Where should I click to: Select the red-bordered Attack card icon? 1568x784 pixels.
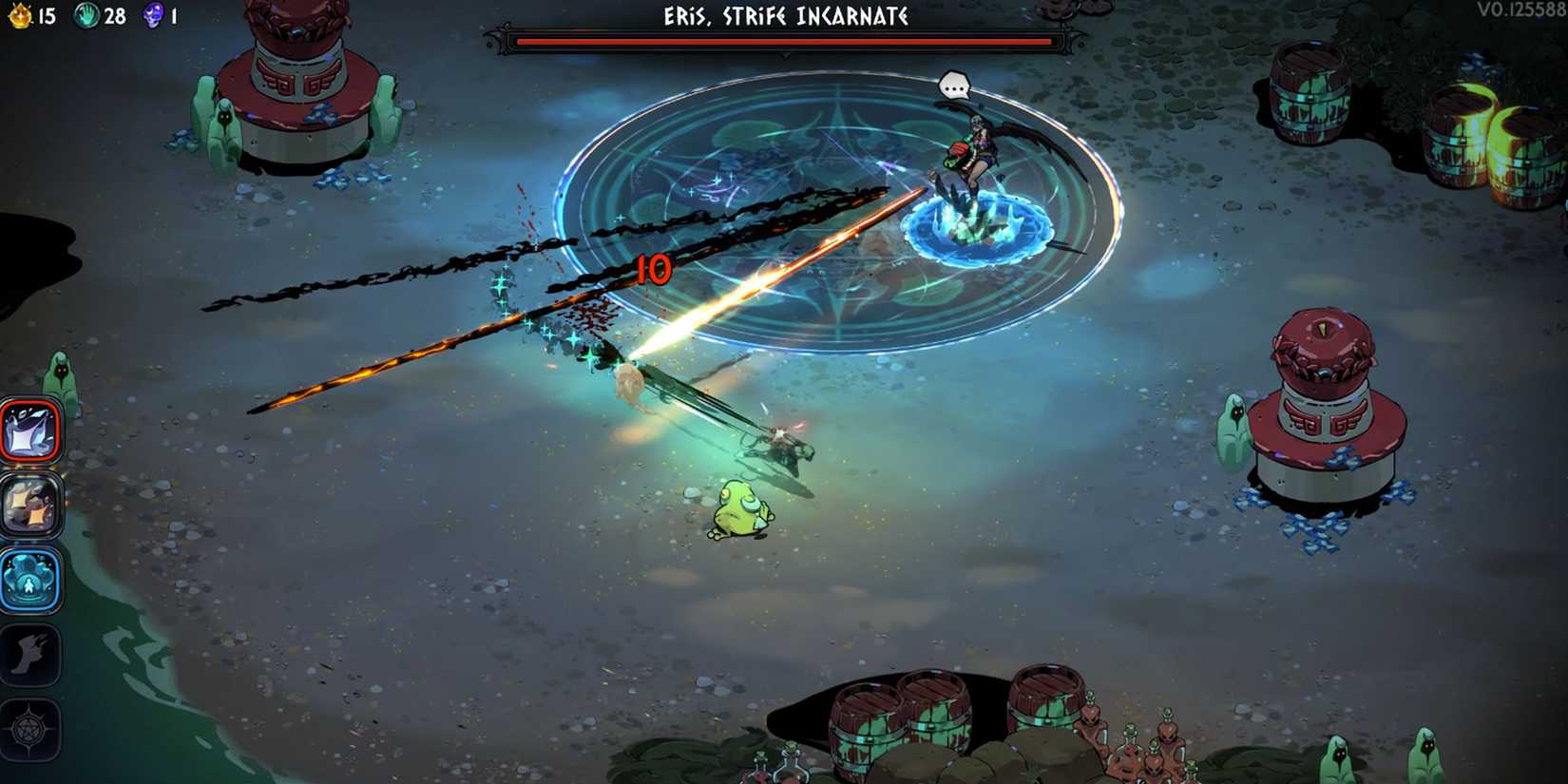pyautogui.click(x=30, y=429)
